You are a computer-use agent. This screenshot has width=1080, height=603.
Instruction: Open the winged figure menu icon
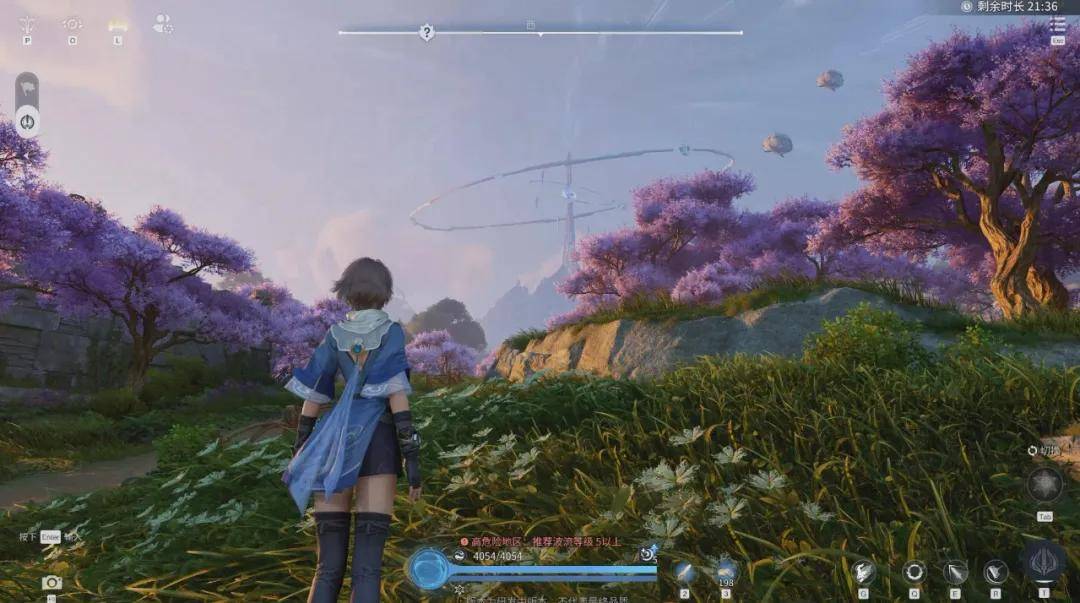[28, 23]
